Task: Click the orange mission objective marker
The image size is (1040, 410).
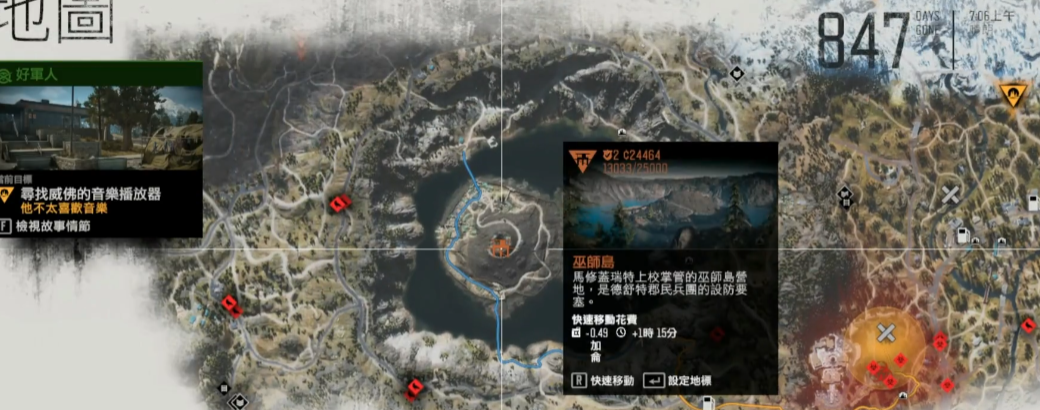Action: (1011, 95)
